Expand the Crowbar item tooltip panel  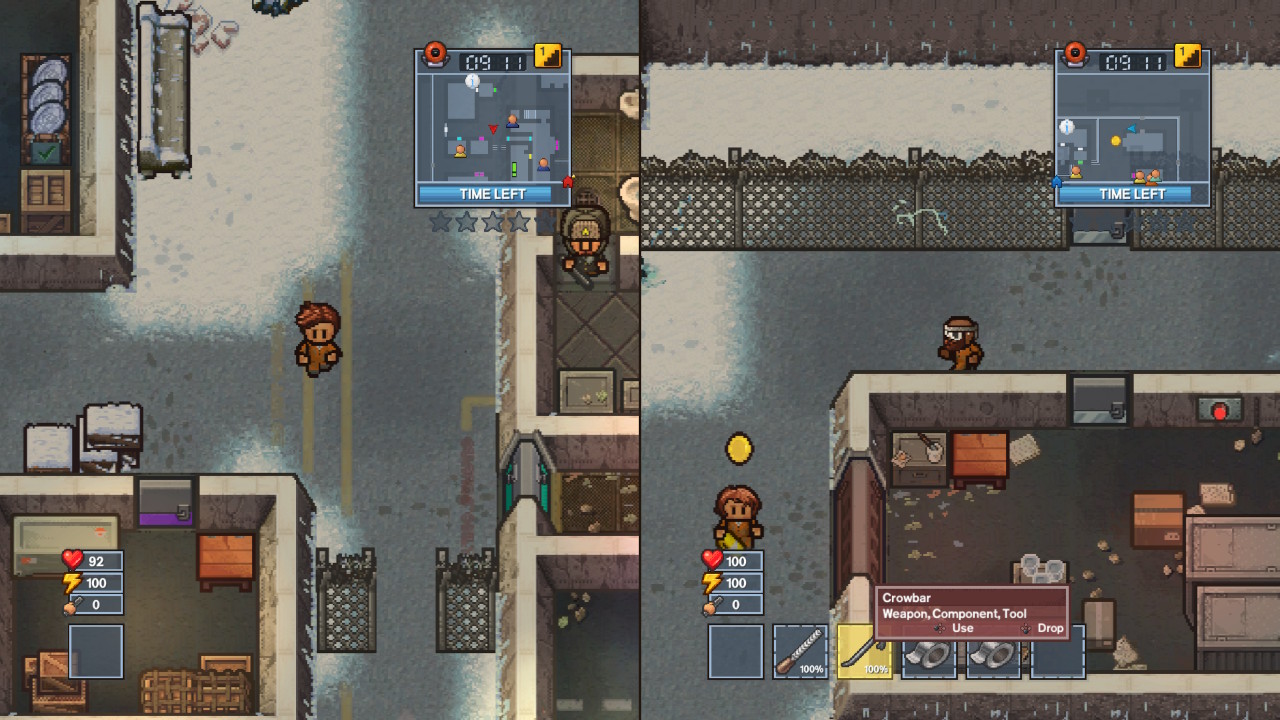pos(970,605)
